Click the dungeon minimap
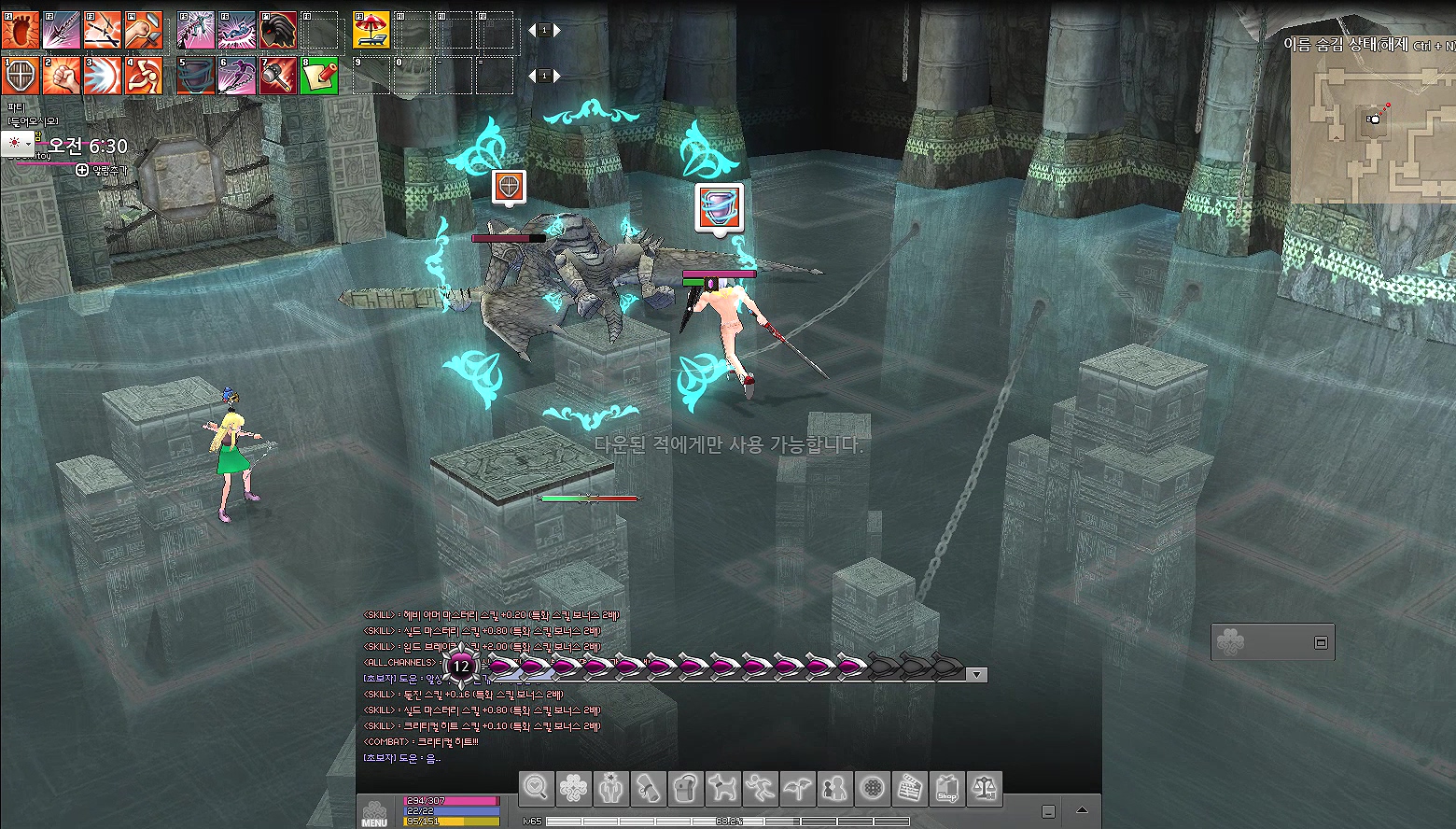 [x=1372, y=119]
